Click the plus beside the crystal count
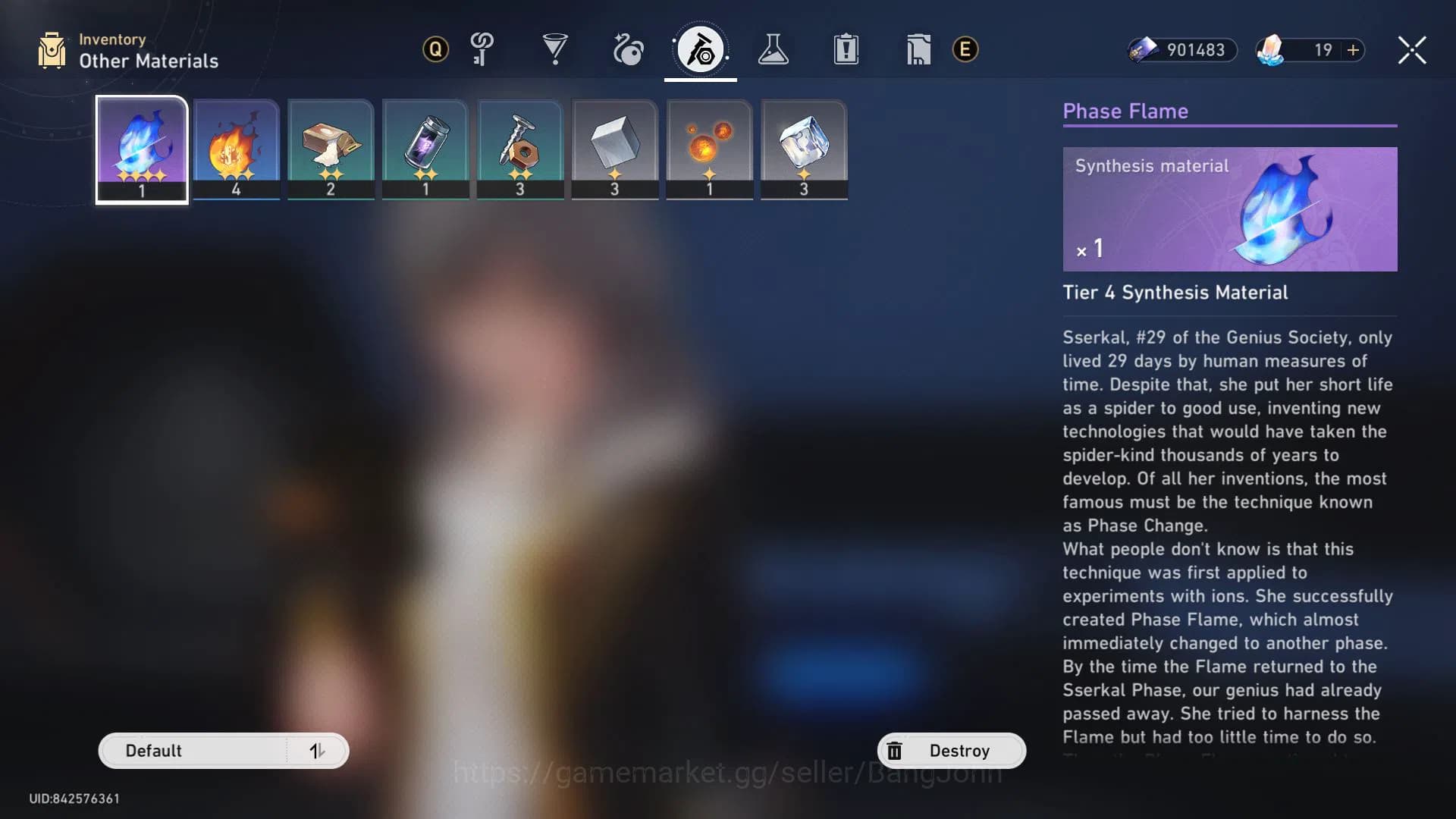Image resolution: width=1456 pixels, height=819 pixels. coord(1353,51)
